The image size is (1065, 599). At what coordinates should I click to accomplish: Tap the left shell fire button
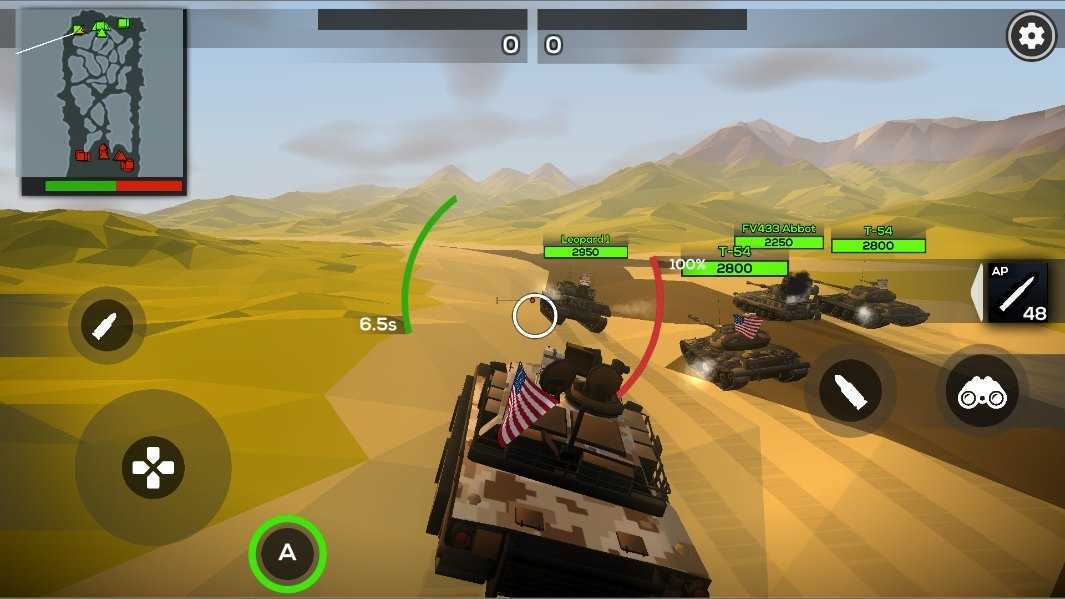point(107,326)
